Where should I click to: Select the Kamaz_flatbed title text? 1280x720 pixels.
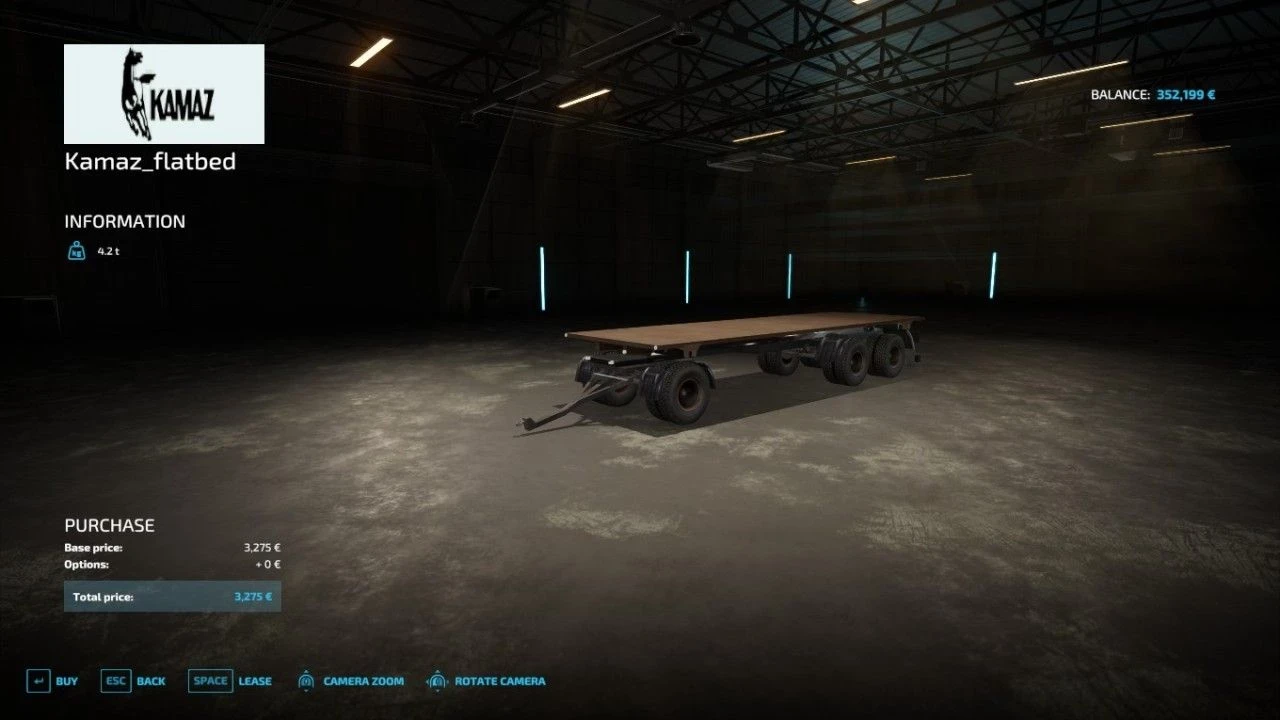[150, 161]
